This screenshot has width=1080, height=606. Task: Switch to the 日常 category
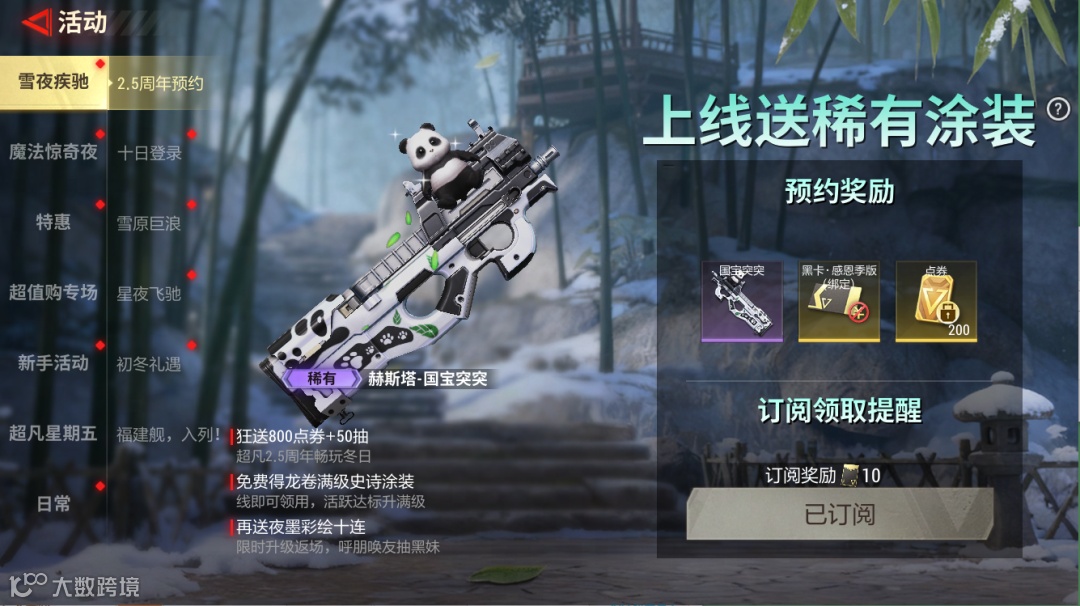[53, 504]
